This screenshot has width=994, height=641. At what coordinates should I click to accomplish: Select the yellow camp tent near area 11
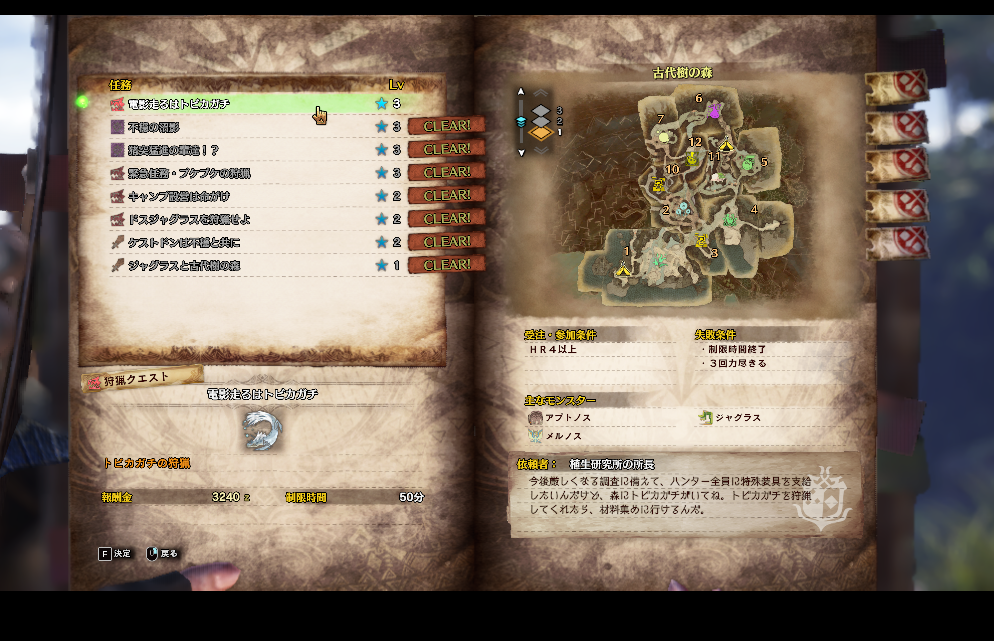point(726,146)
